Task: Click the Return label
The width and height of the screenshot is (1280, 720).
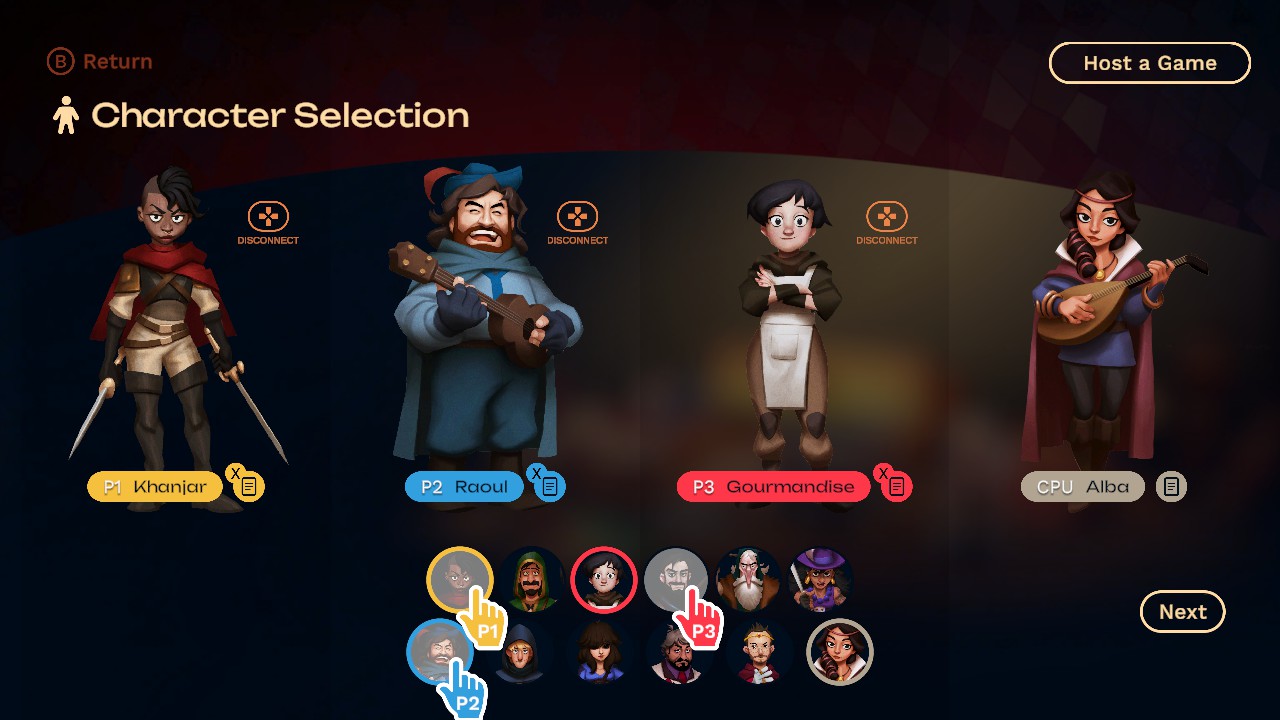Action: 117,61
